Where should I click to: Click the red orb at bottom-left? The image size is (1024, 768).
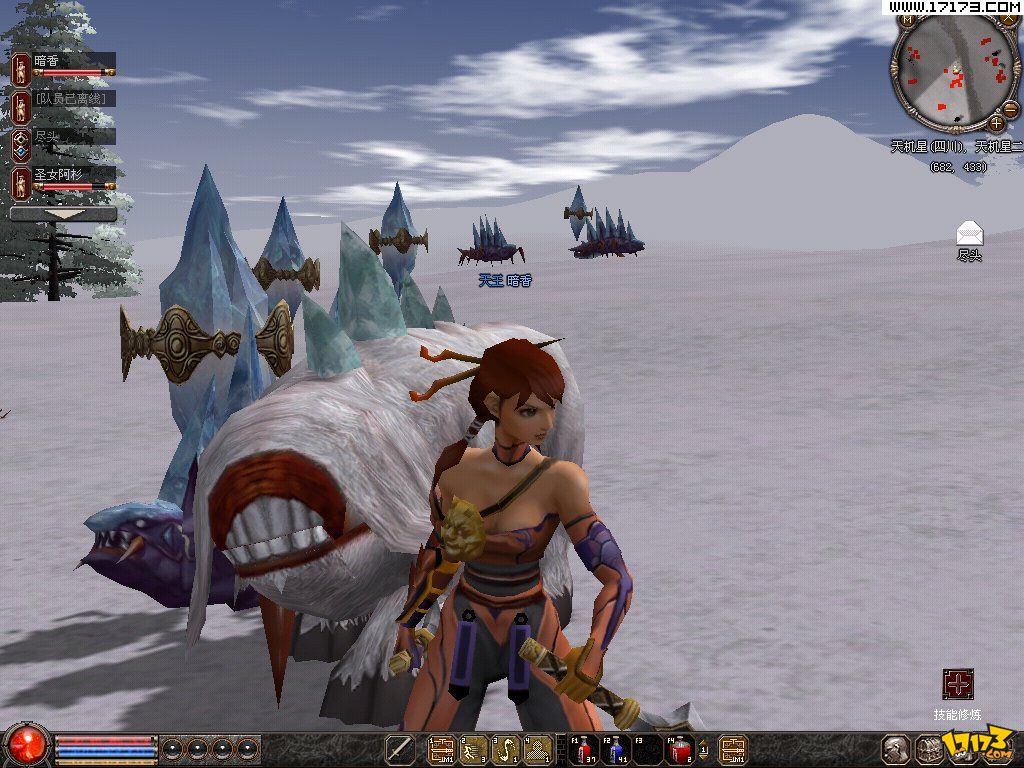point(27,745)
